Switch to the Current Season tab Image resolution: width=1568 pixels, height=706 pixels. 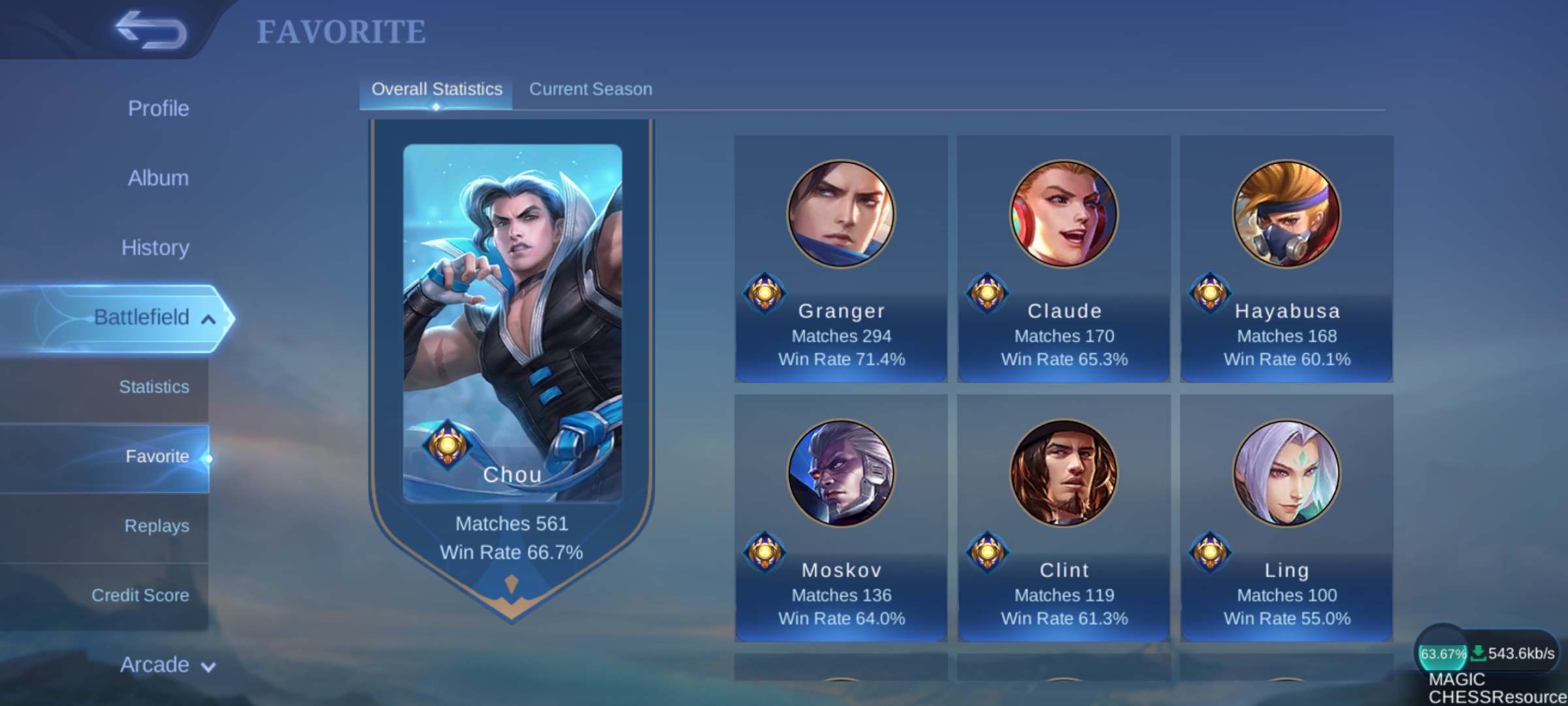pyautogui.click(x=590, y=90)
